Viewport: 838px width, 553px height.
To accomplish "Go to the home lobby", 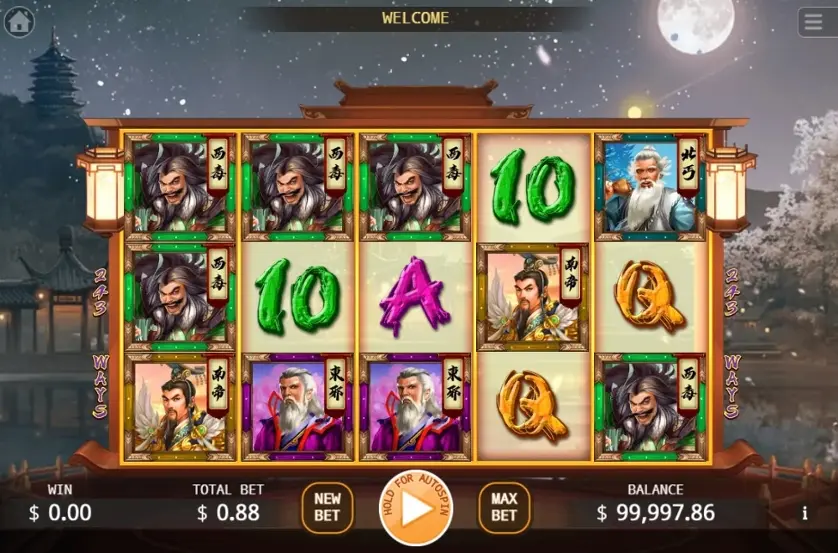I will click(19, 20).
